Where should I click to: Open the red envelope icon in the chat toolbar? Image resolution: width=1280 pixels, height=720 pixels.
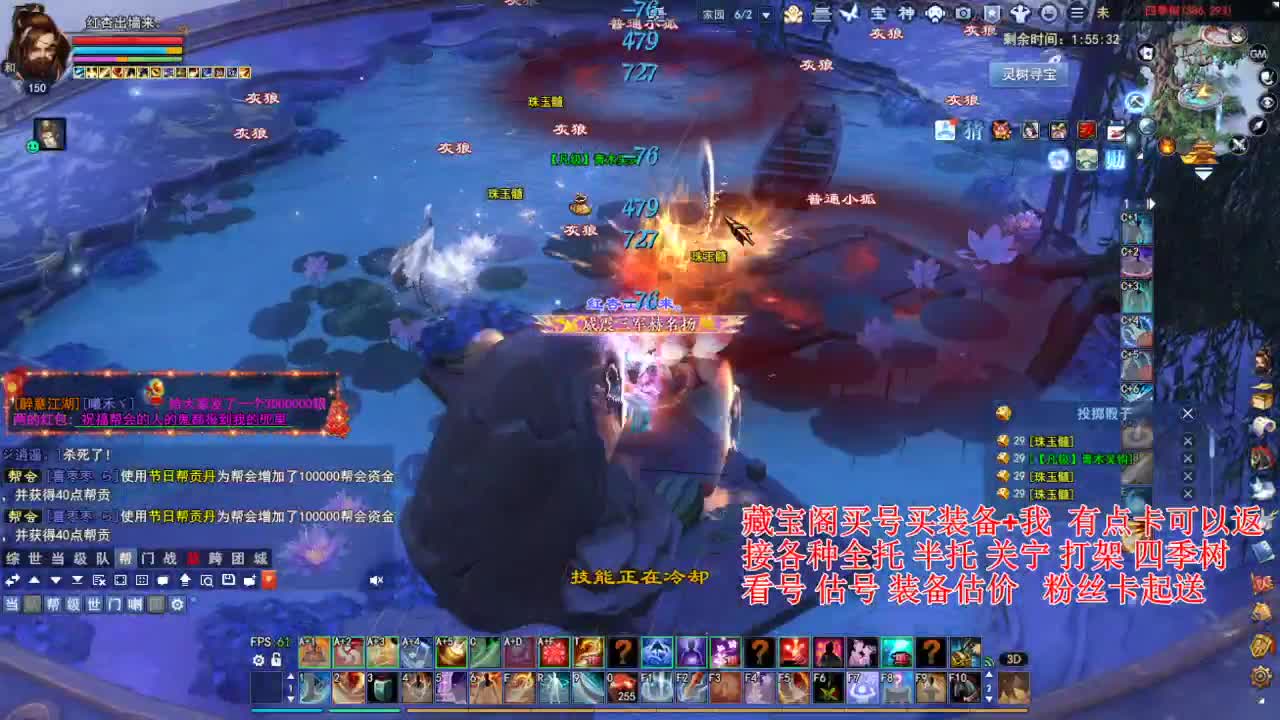pos(268,580)
